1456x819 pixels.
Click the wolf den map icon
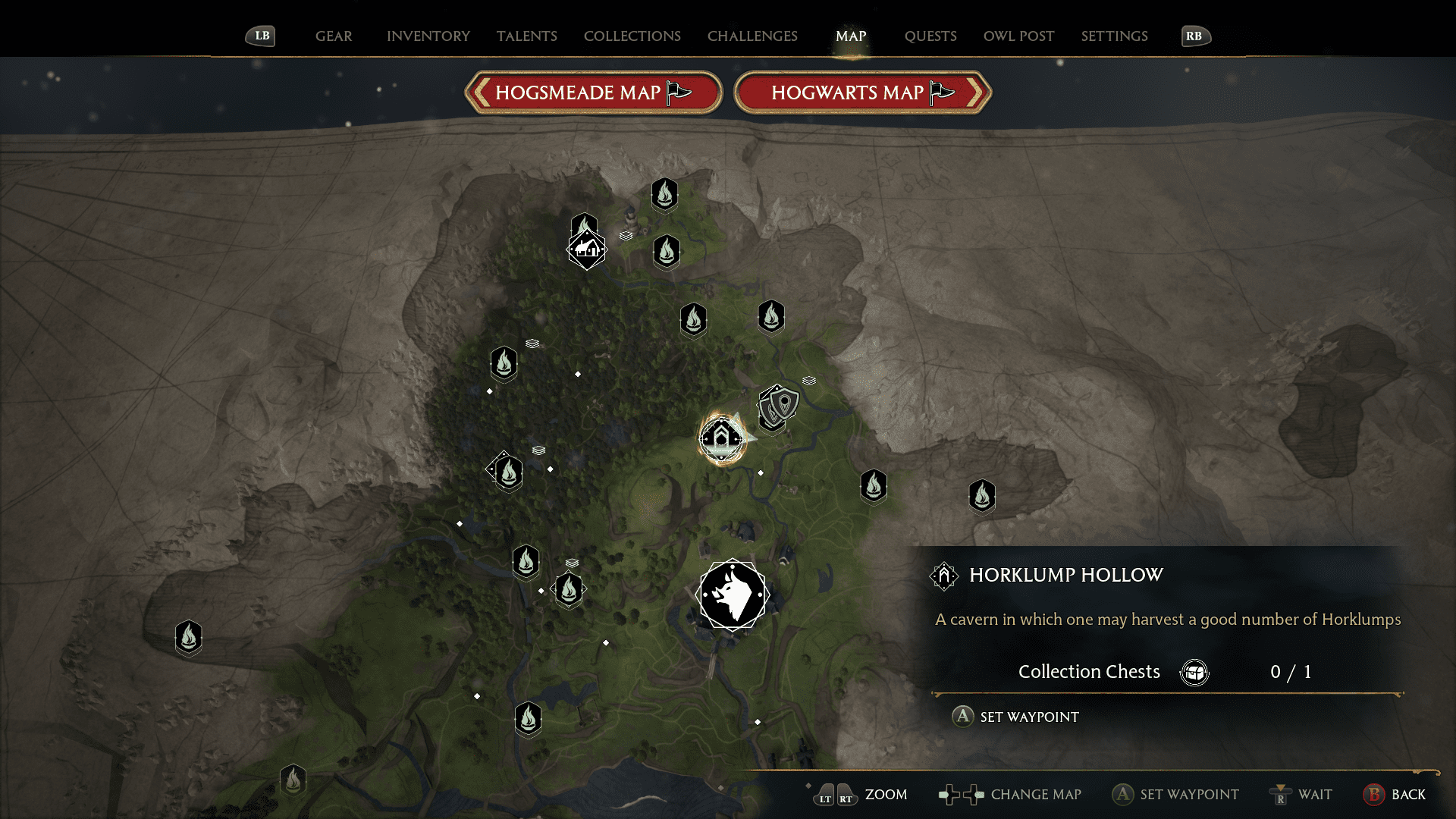733,595
